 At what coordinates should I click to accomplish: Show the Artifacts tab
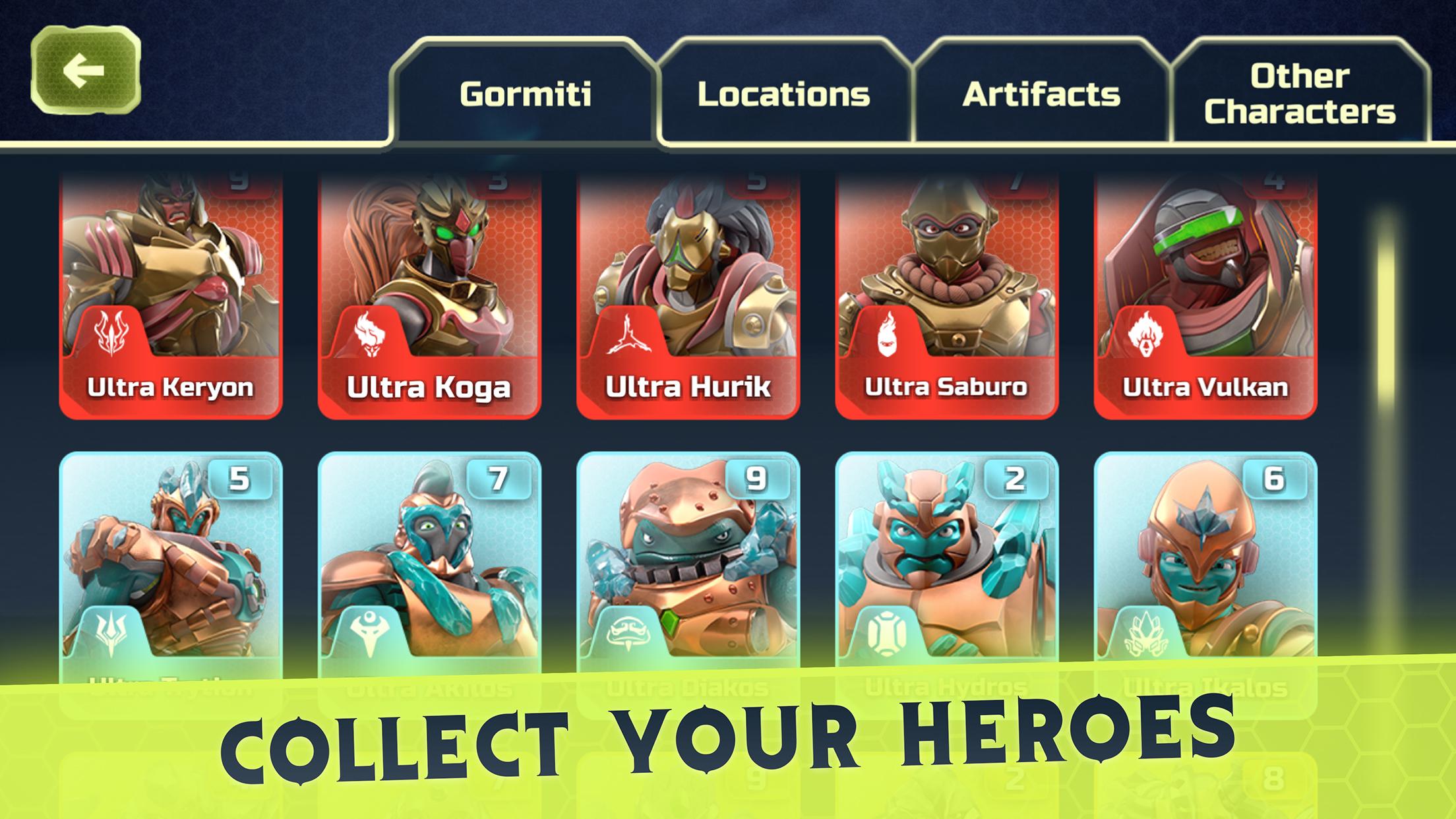coord(1041,94)
